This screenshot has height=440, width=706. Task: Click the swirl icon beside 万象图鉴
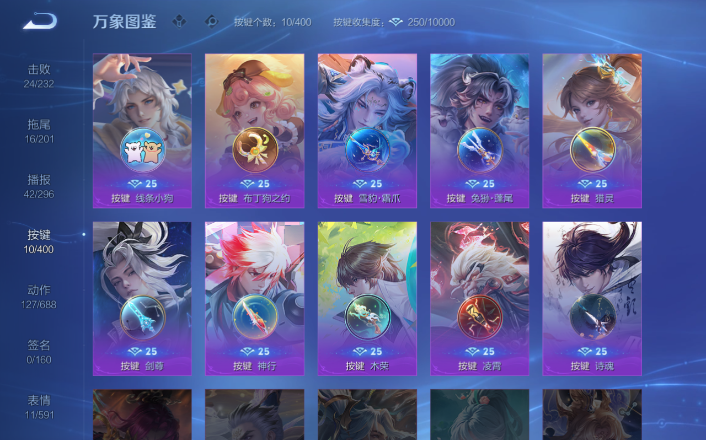coord(210,21)
